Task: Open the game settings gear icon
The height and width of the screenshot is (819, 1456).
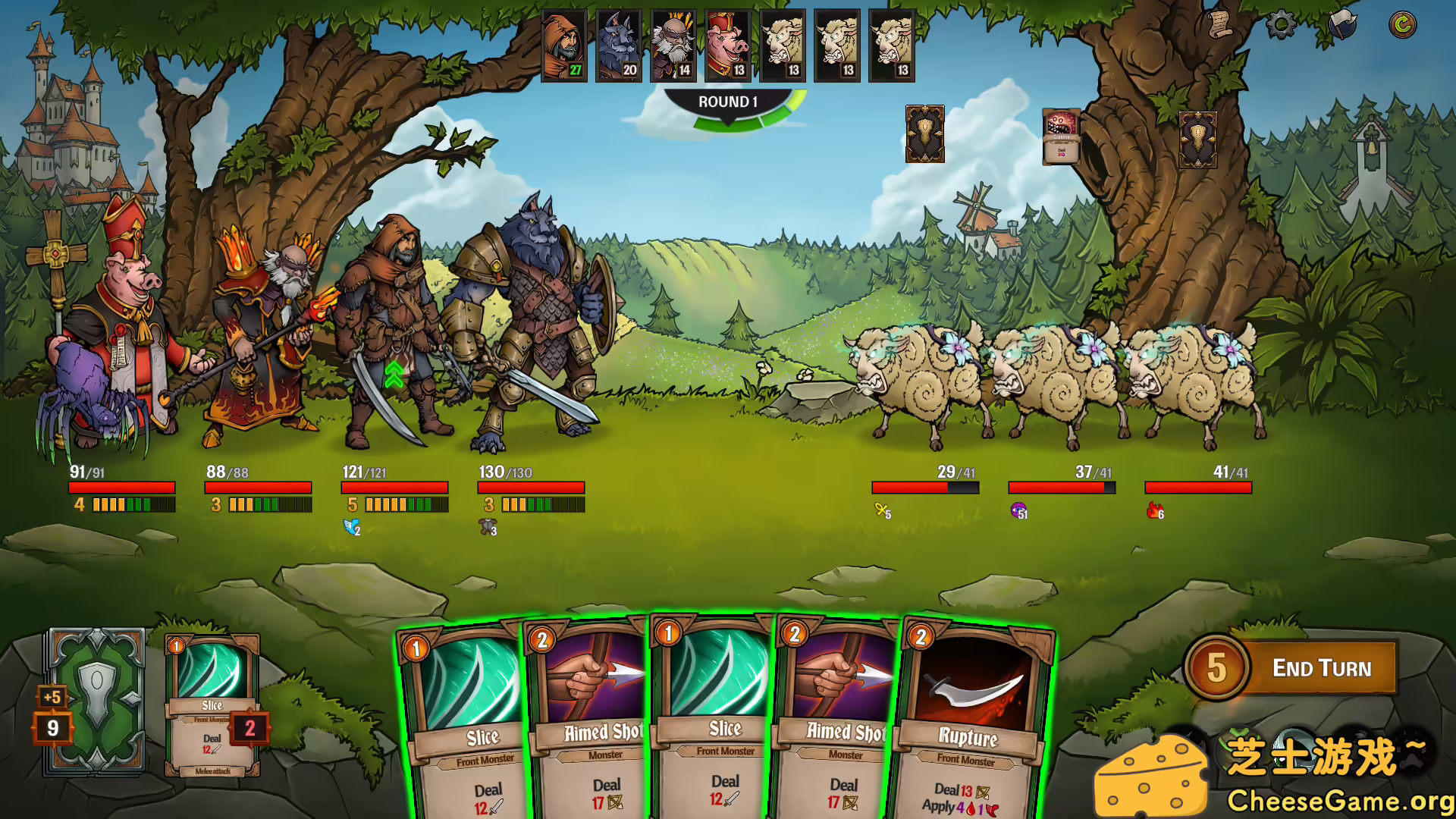Action: [x=1282, y=25]
